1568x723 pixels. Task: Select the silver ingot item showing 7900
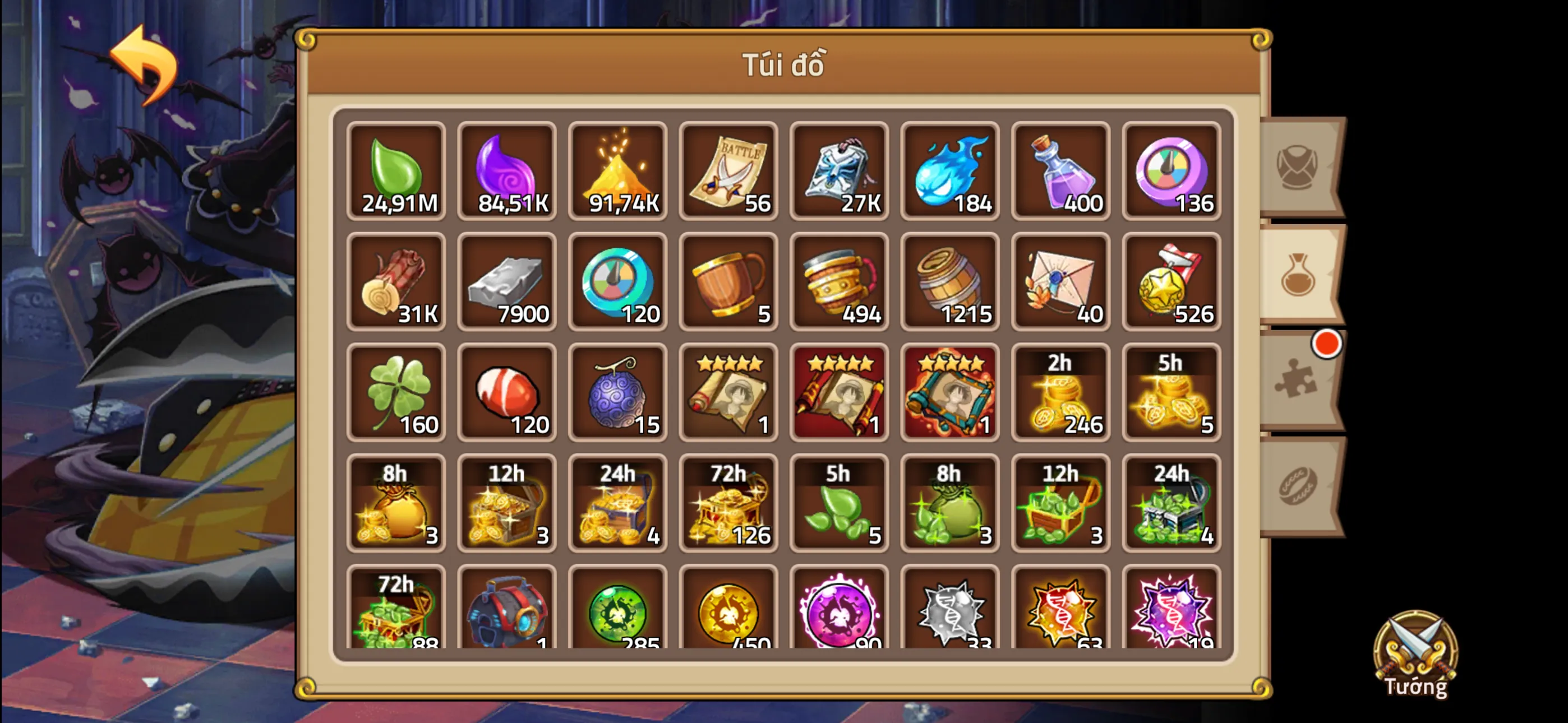coord(506,283)
